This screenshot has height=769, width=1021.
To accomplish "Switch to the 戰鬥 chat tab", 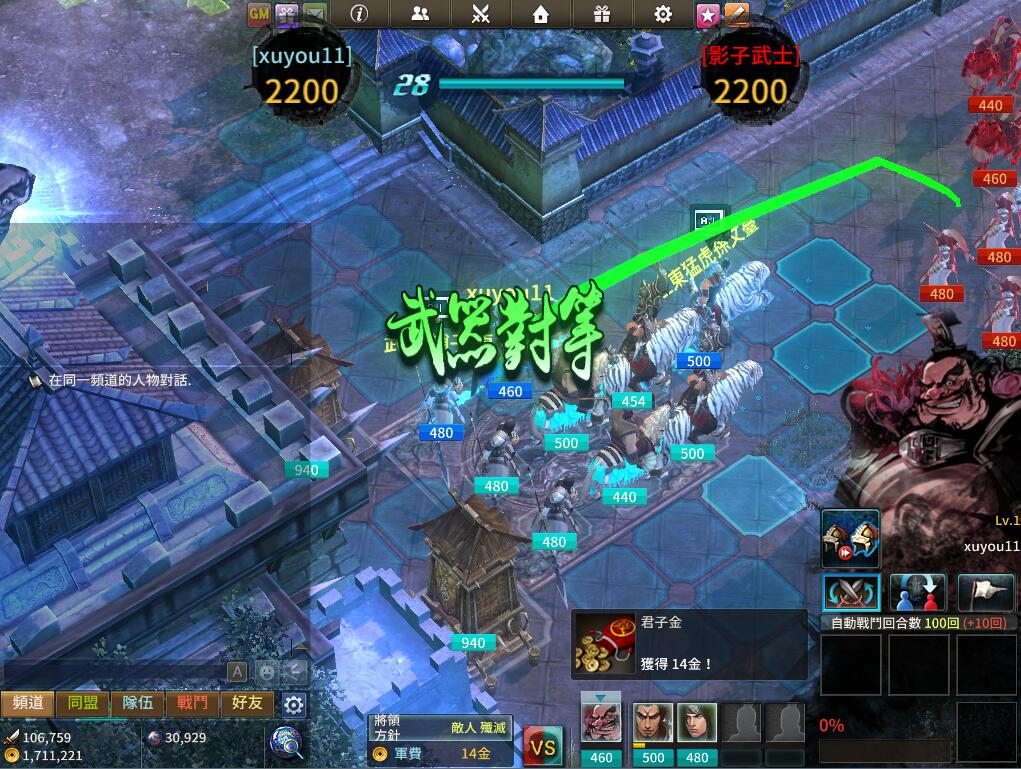I will coord(192,703).
